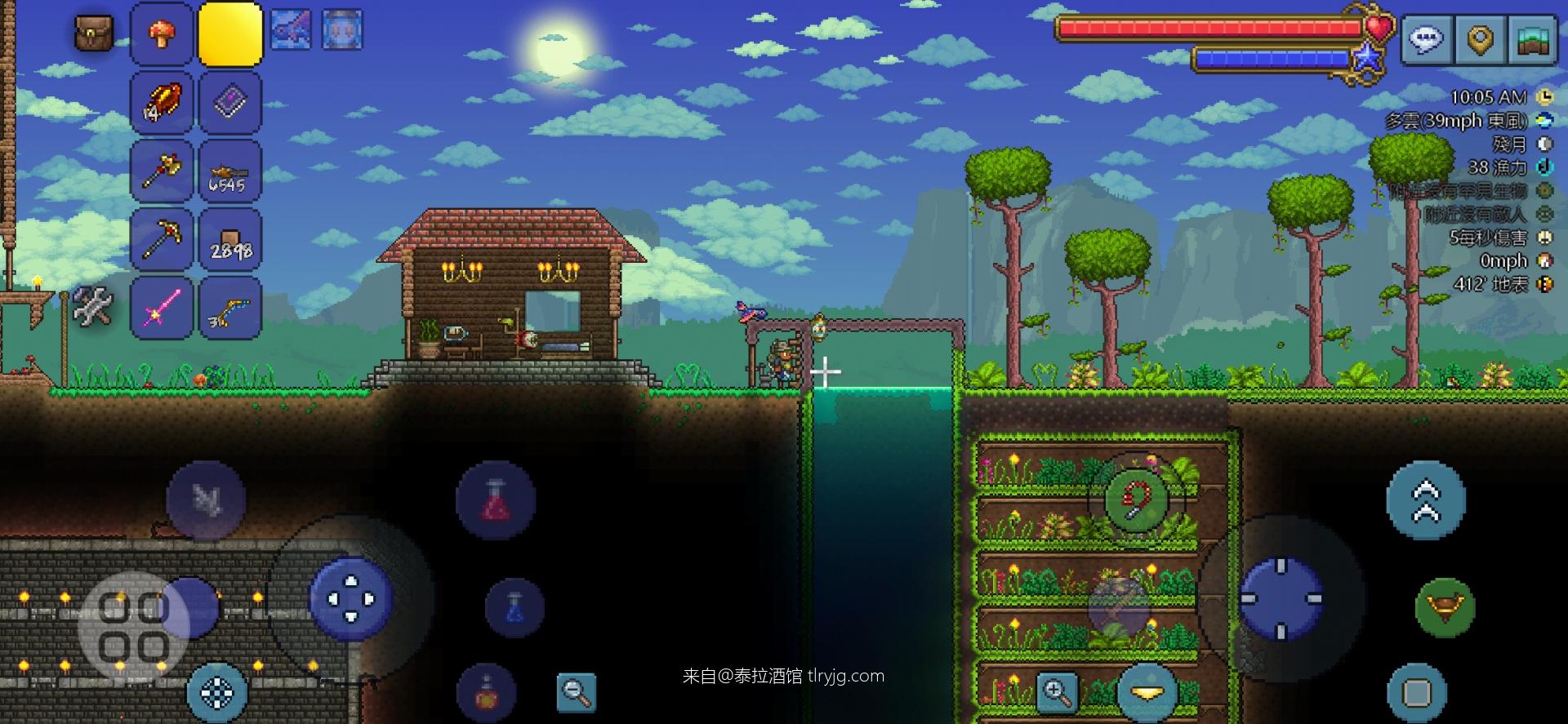Equip the gun with 6545 ammo
This screenshot has width=1568, height=724.
click(230, 171)
